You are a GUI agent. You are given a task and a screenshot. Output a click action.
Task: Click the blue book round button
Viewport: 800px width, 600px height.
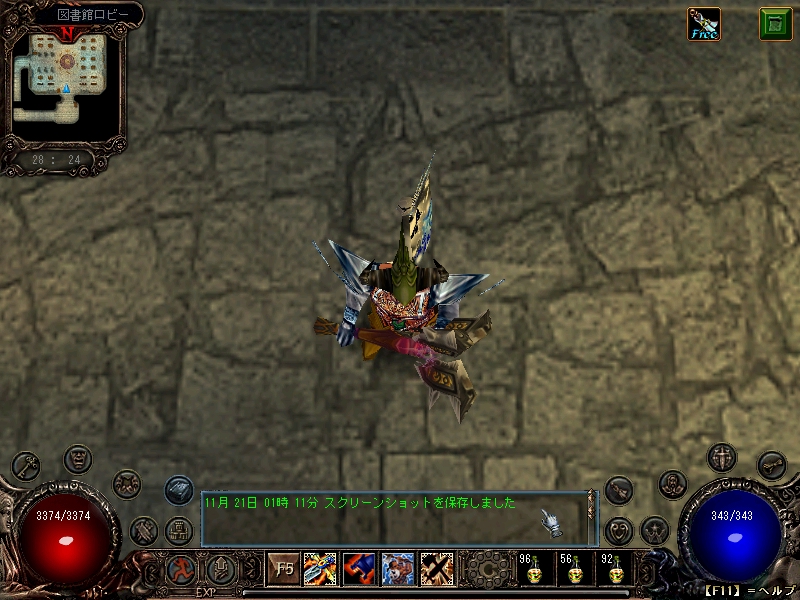[x=179, y=490]
